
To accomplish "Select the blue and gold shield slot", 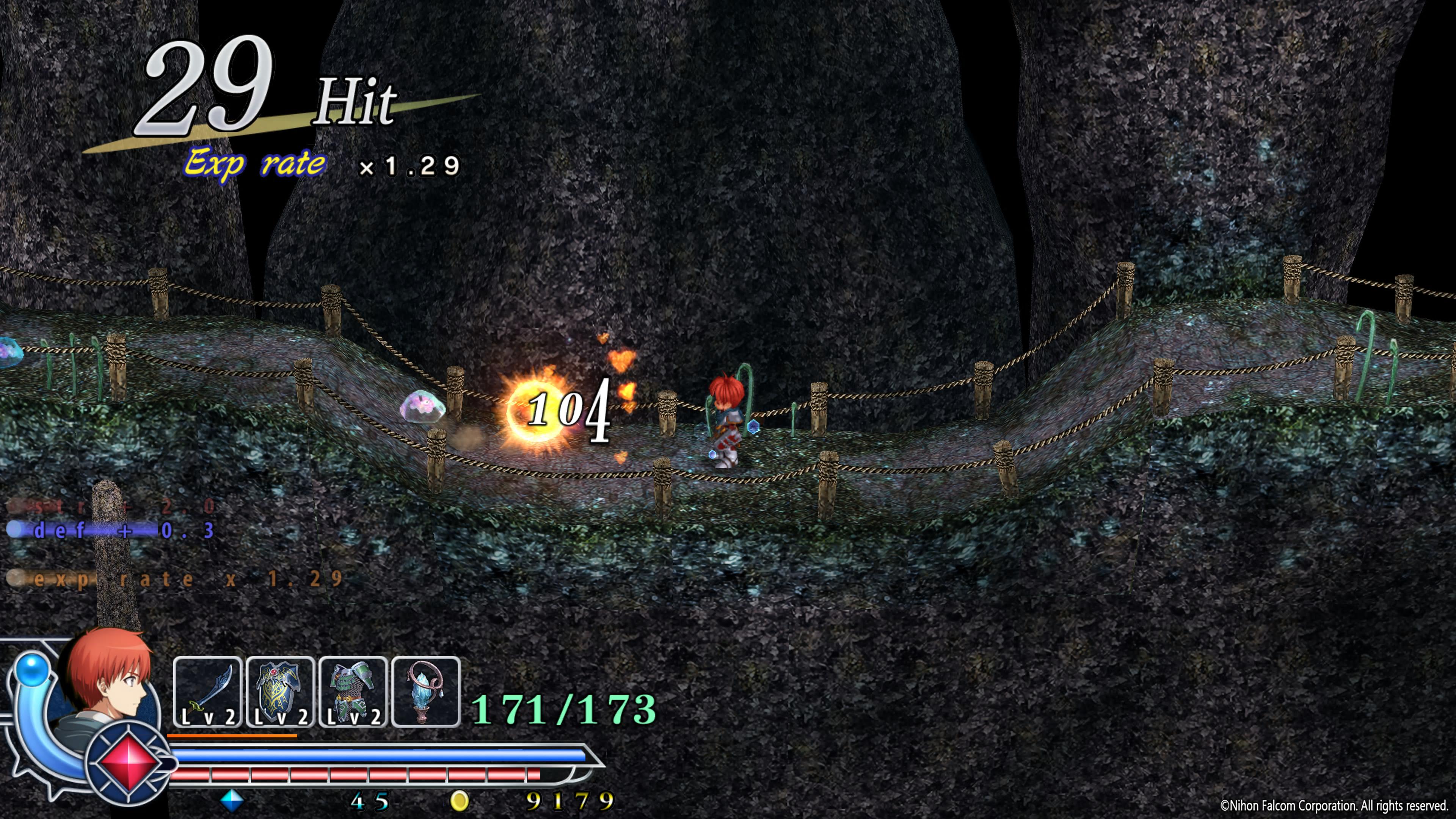I will coord(280,692).
